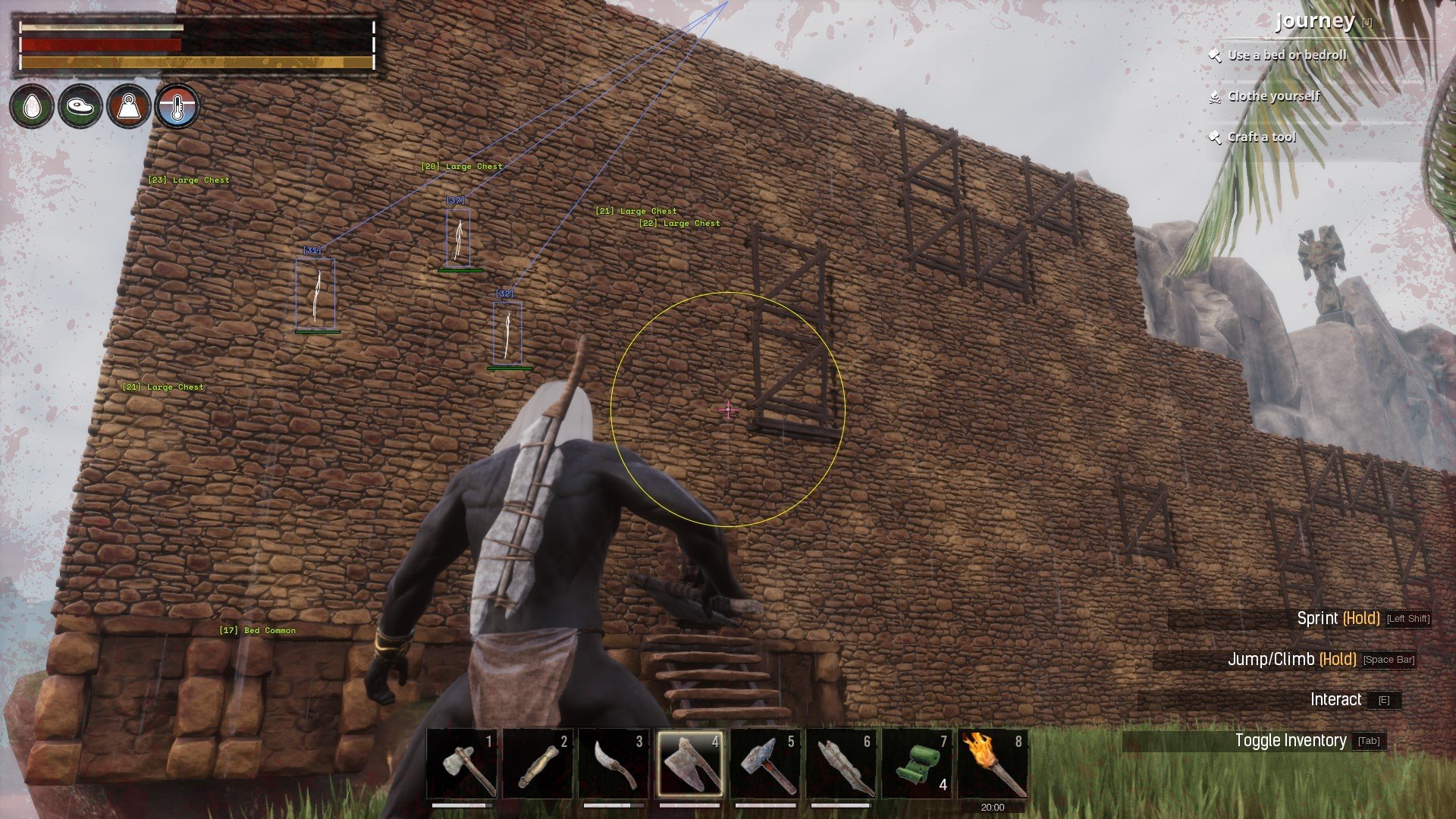Image resolution: width=1456 pixels, height=819 pixels.
Task: Click the weight encumbrance icon
Action: coord(128,107)
